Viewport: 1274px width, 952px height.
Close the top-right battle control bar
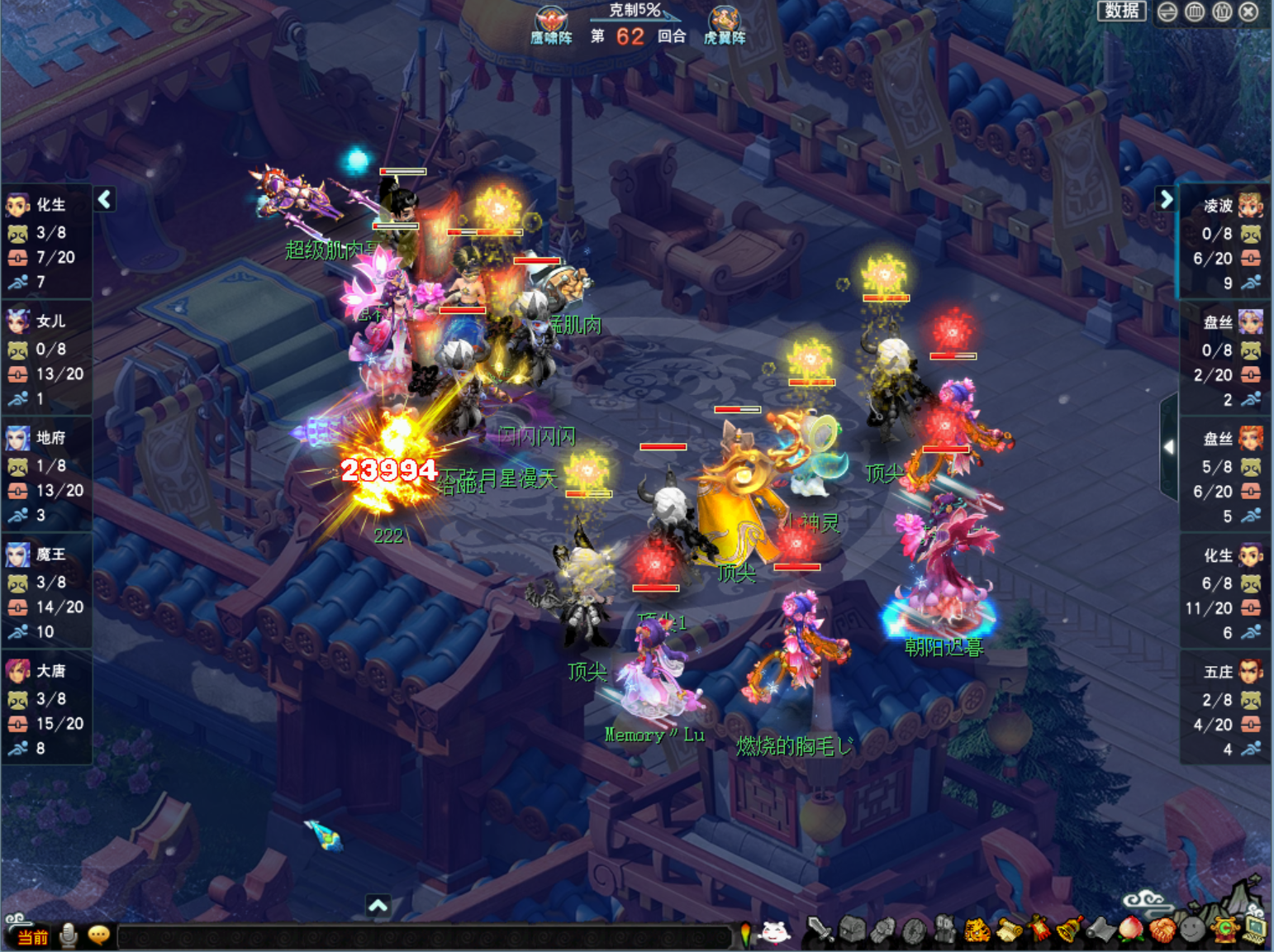(x=1249, y=12)
